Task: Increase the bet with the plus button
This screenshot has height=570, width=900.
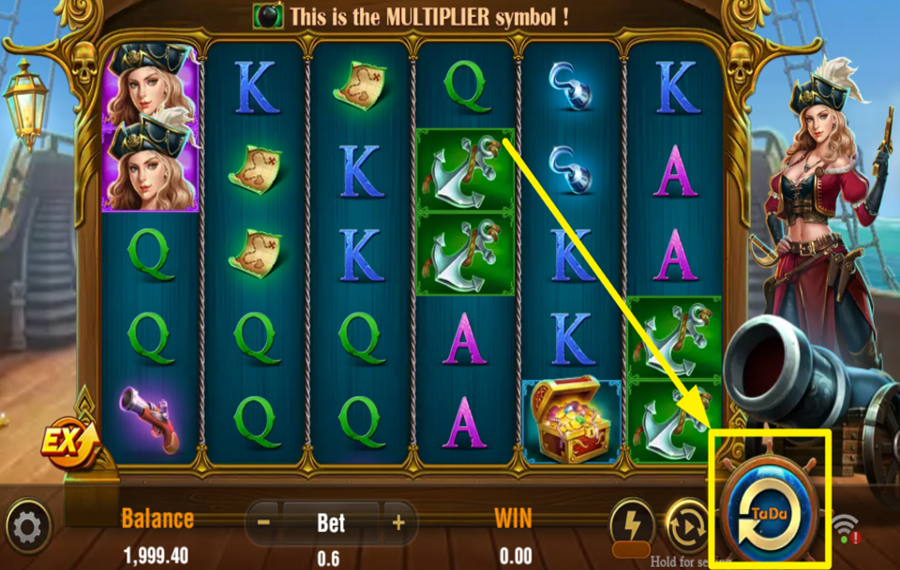Action: pos(398,522)
